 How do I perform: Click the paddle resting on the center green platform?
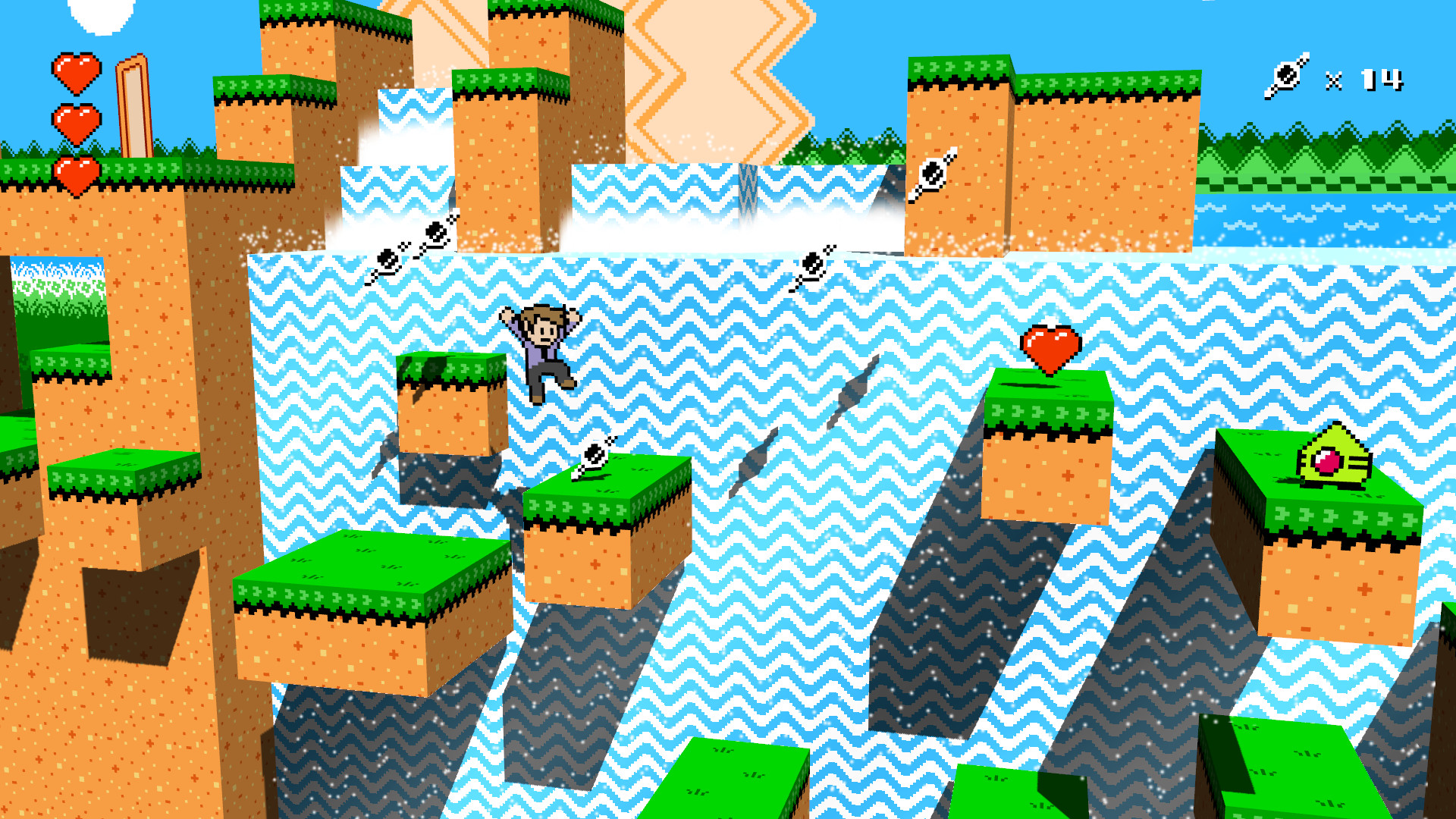tap(594, 455)
